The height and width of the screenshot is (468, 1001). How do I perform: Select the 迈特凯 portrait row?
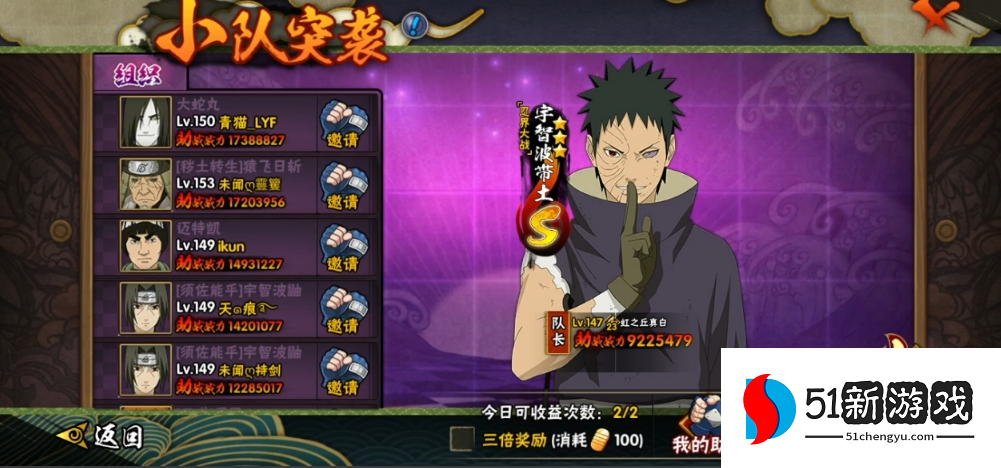[145, 246]
